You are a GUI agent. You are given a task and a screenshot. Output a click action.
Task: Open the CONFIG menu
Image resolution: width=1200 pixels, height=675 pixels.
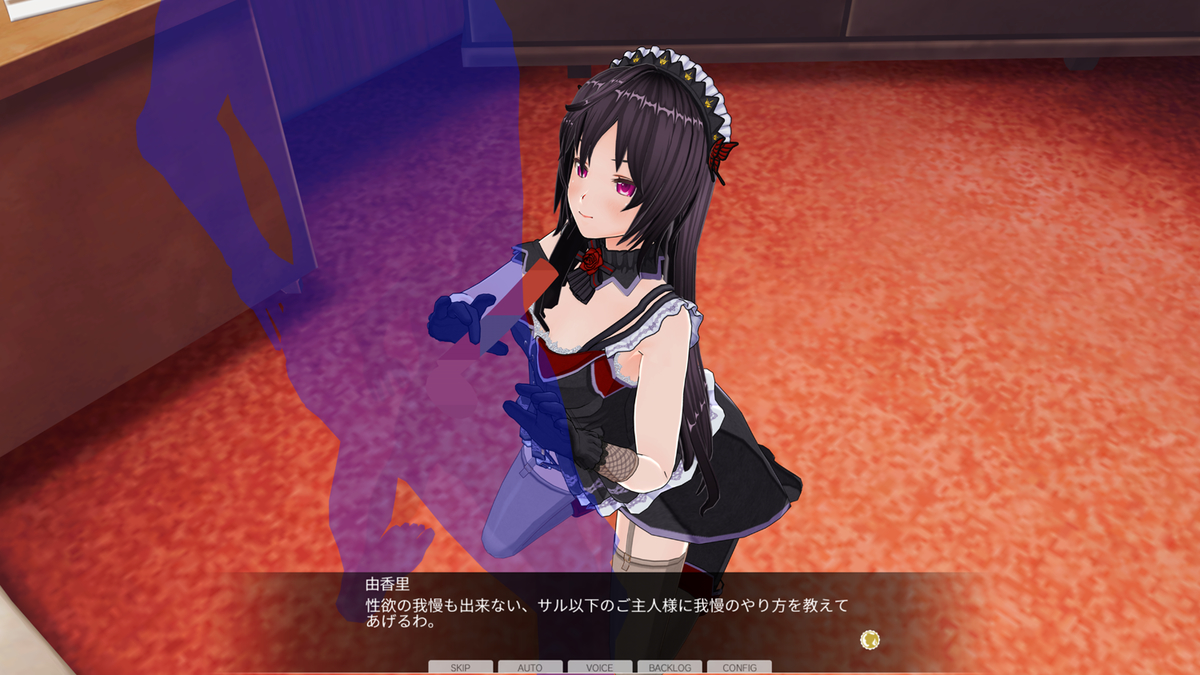click(739, 667)
